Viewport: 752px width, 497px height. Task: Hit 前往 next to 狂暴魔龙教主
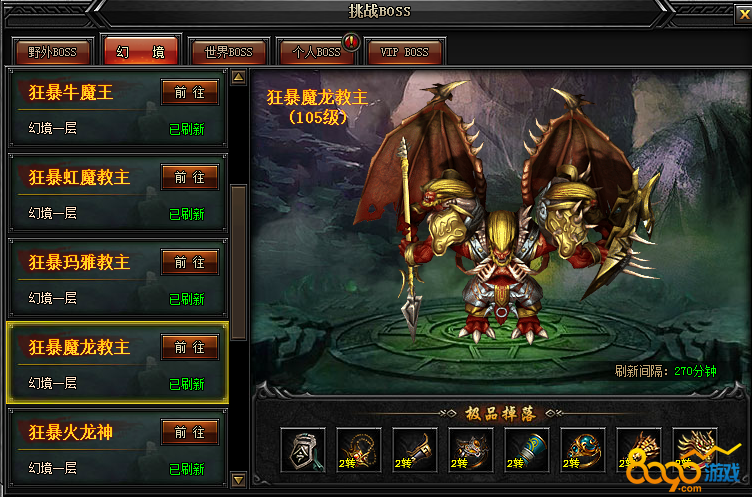tap(189, 347)
